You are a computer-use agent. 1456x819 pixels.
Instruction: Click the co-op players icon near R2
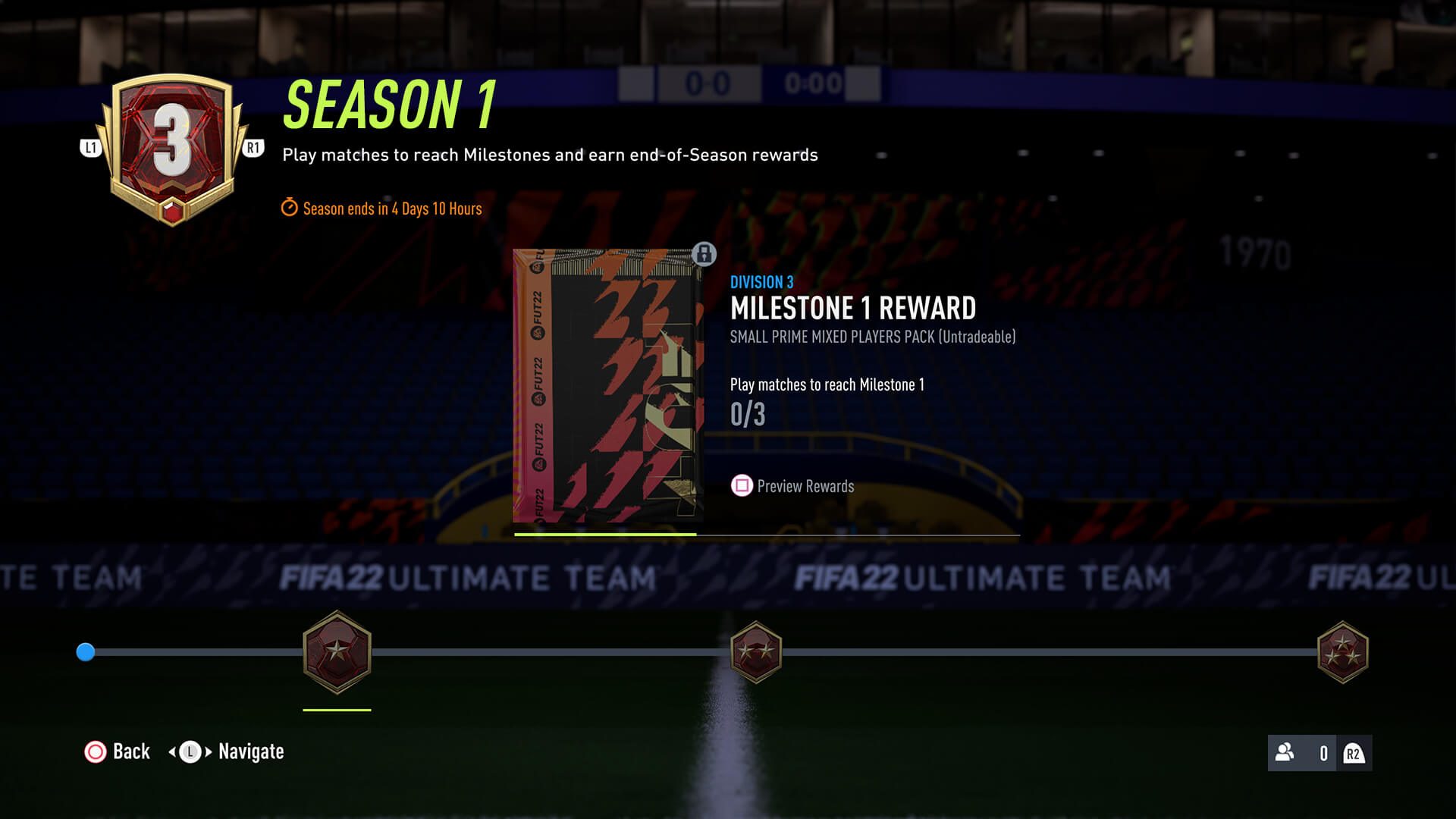1285,753
